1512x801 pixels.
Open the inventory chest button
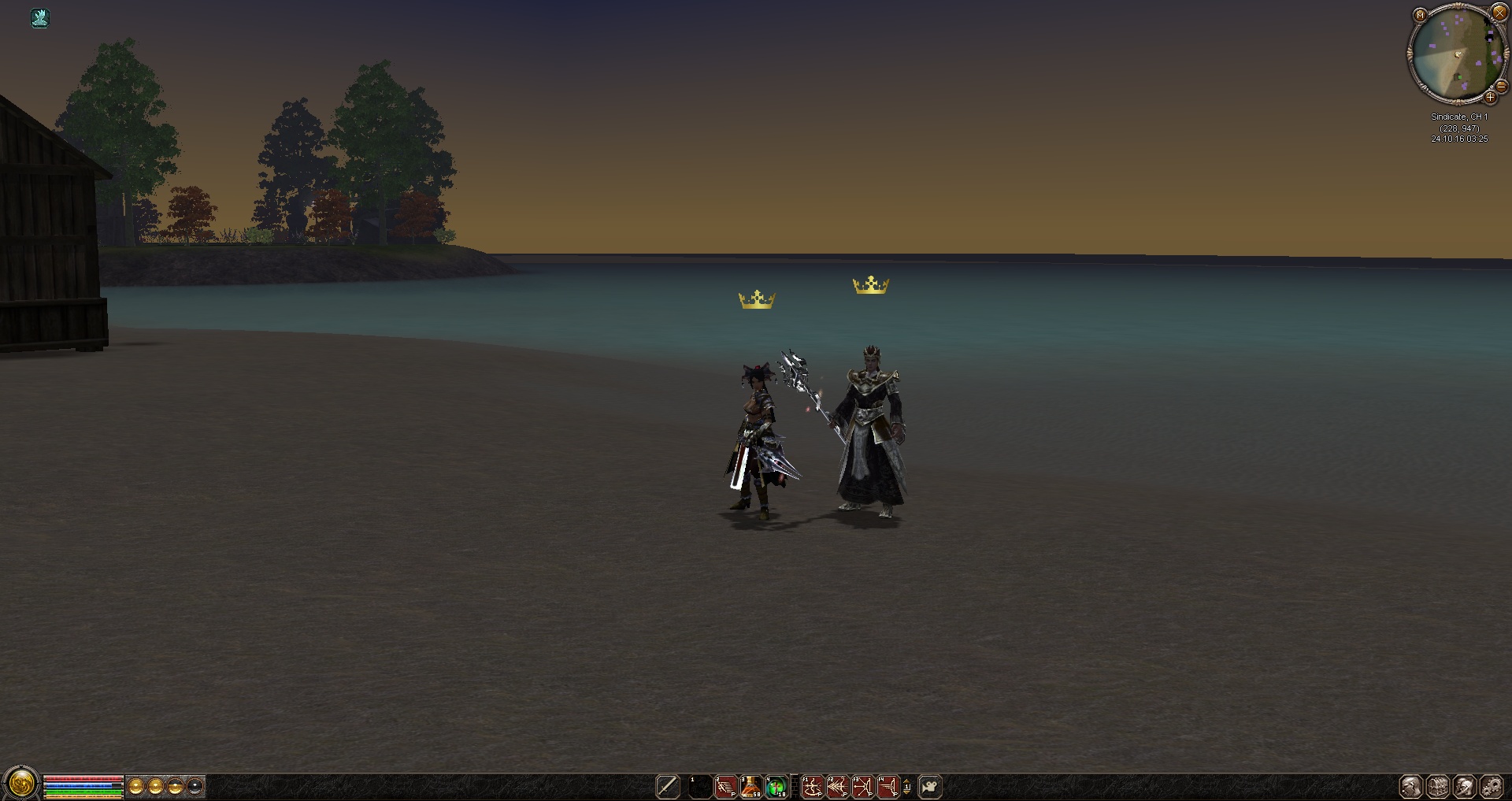1438,786
